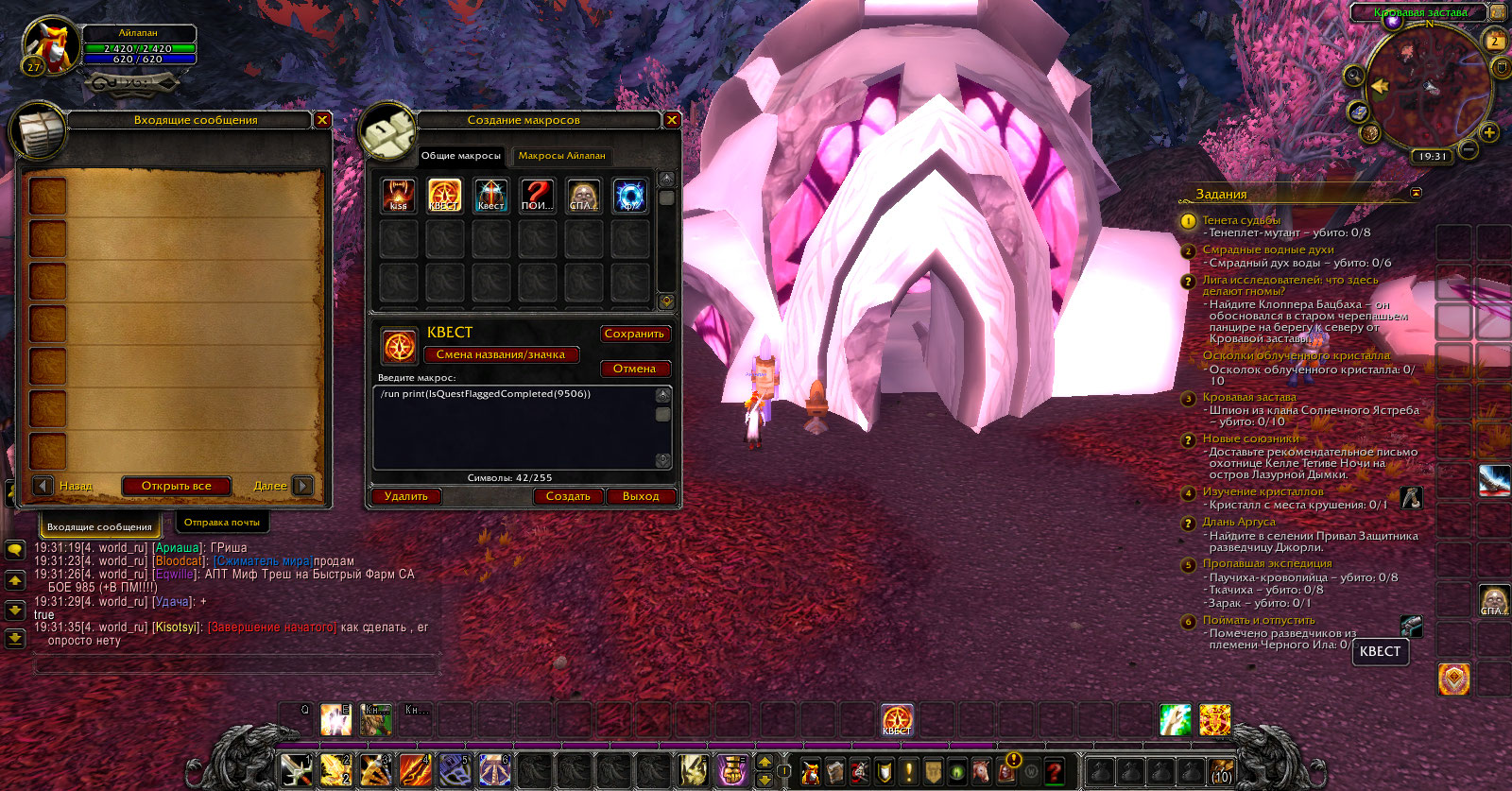Image resolution: width=1512 pixels, height=791 pixels.
Task: Zoom in the minimap
Action: [x=1489, y=132]
